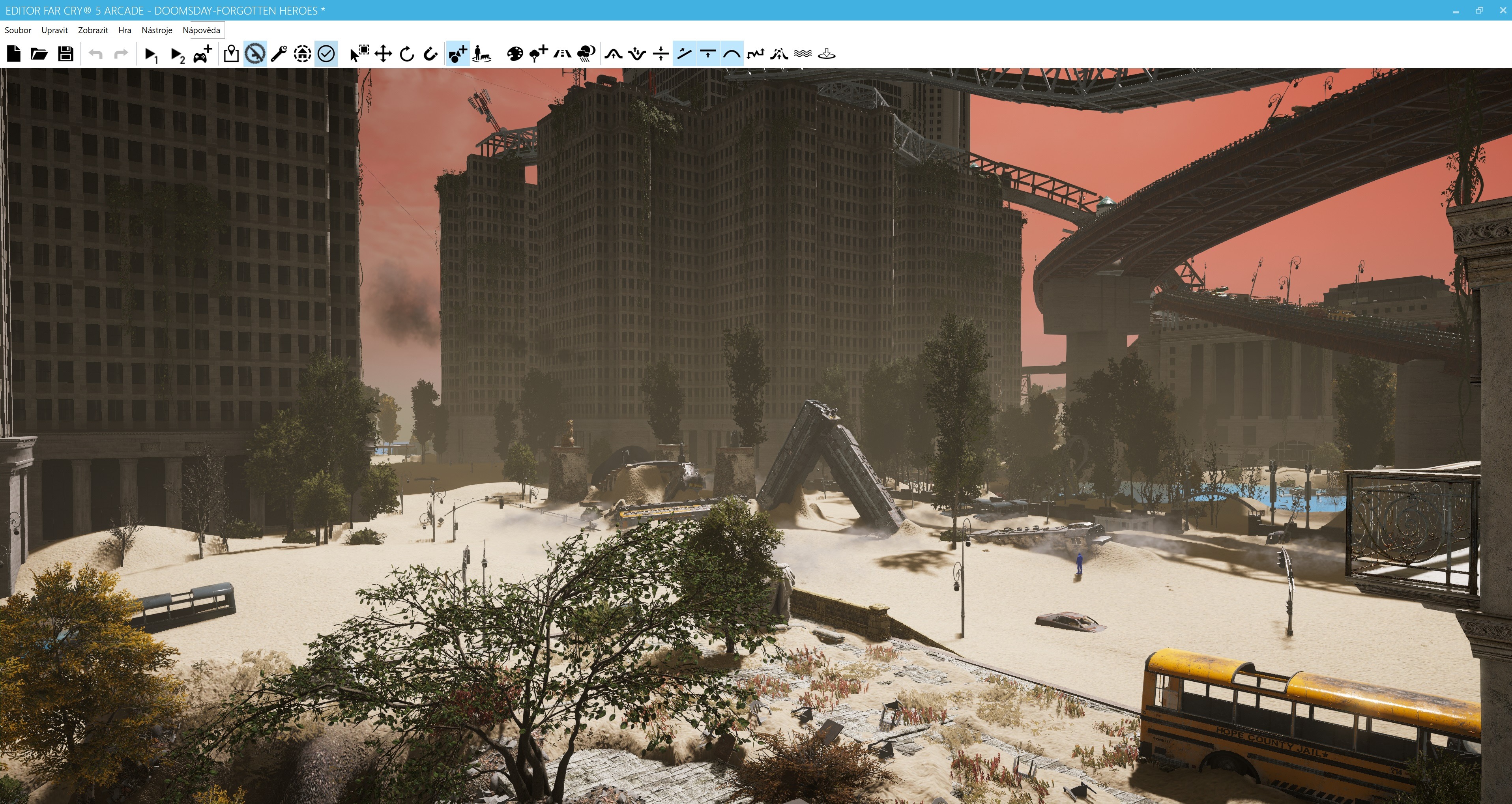Viewport: 1512px width, 804px height.
Task: Select the circular arrow rotate tool
Action: coord(407,54)
